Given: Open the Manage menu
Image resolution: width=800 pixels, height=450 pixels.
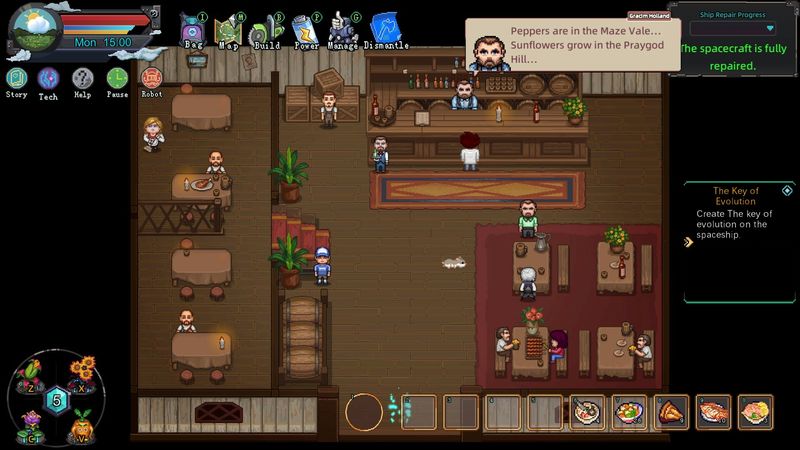Looking at the screenshot, I should [x=343, y=30].
